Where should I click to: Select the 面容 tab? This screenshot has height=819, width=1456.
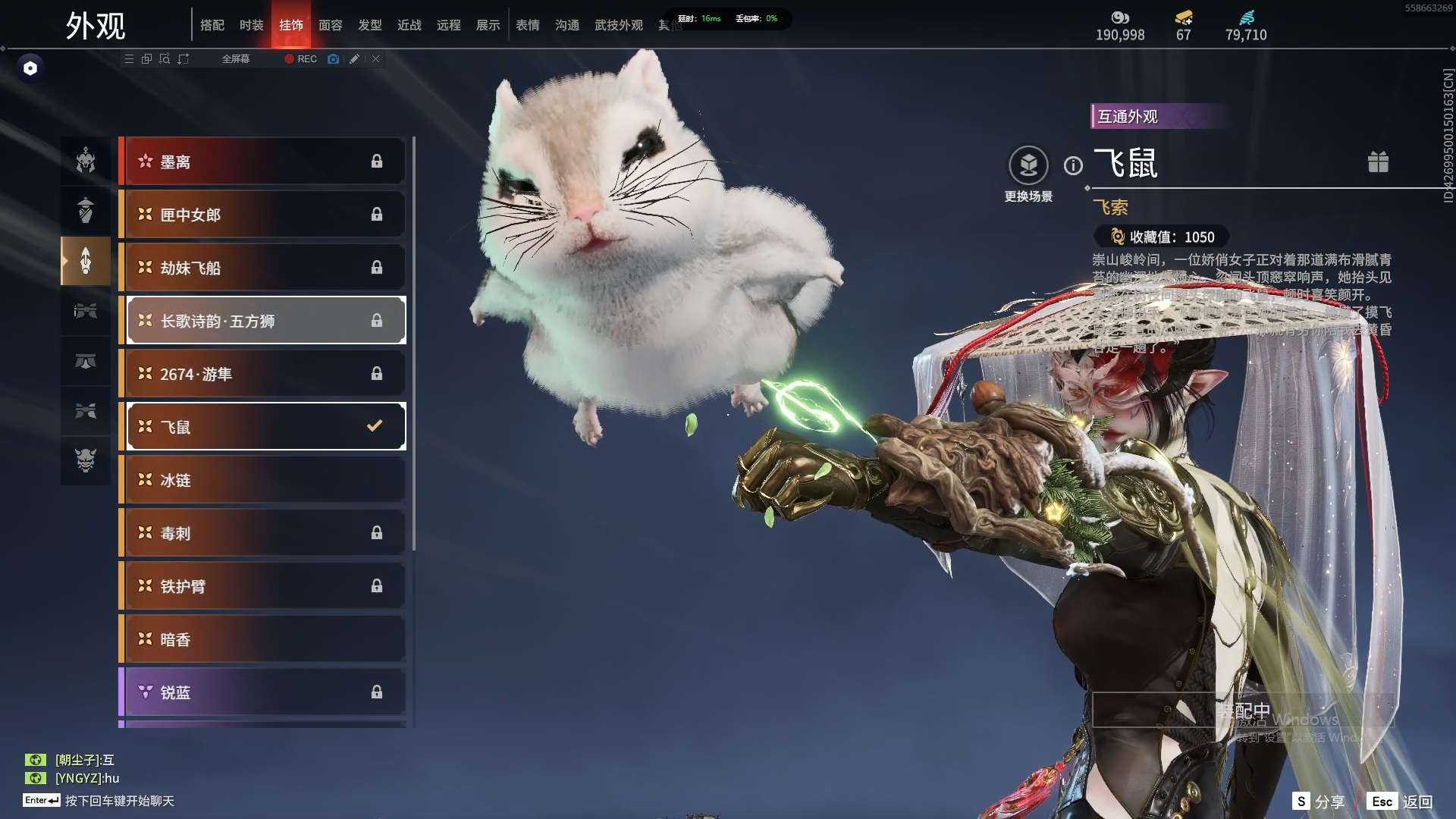330,25
